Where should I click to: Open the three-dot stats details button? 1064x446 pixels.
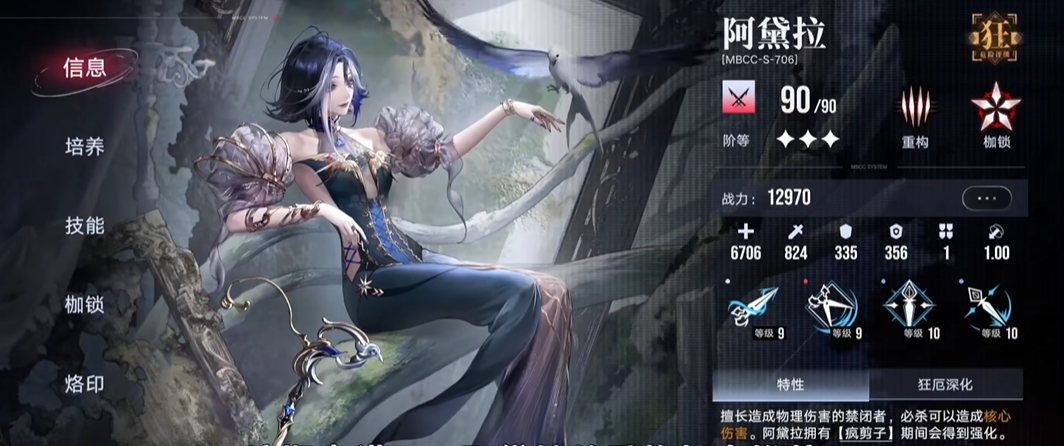point(986,199)
